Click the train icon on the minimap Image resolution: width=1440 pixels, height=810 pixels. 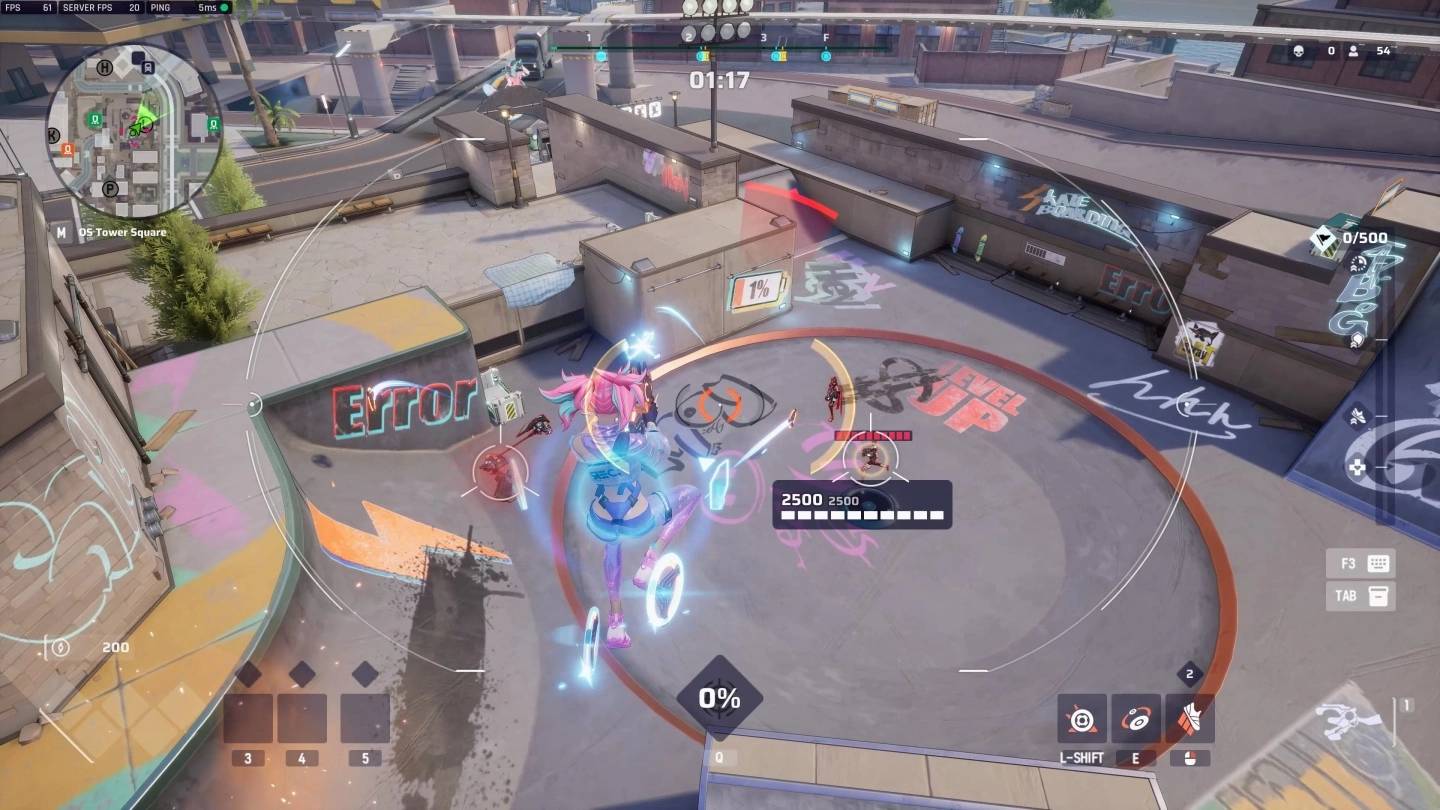[148, 67]
